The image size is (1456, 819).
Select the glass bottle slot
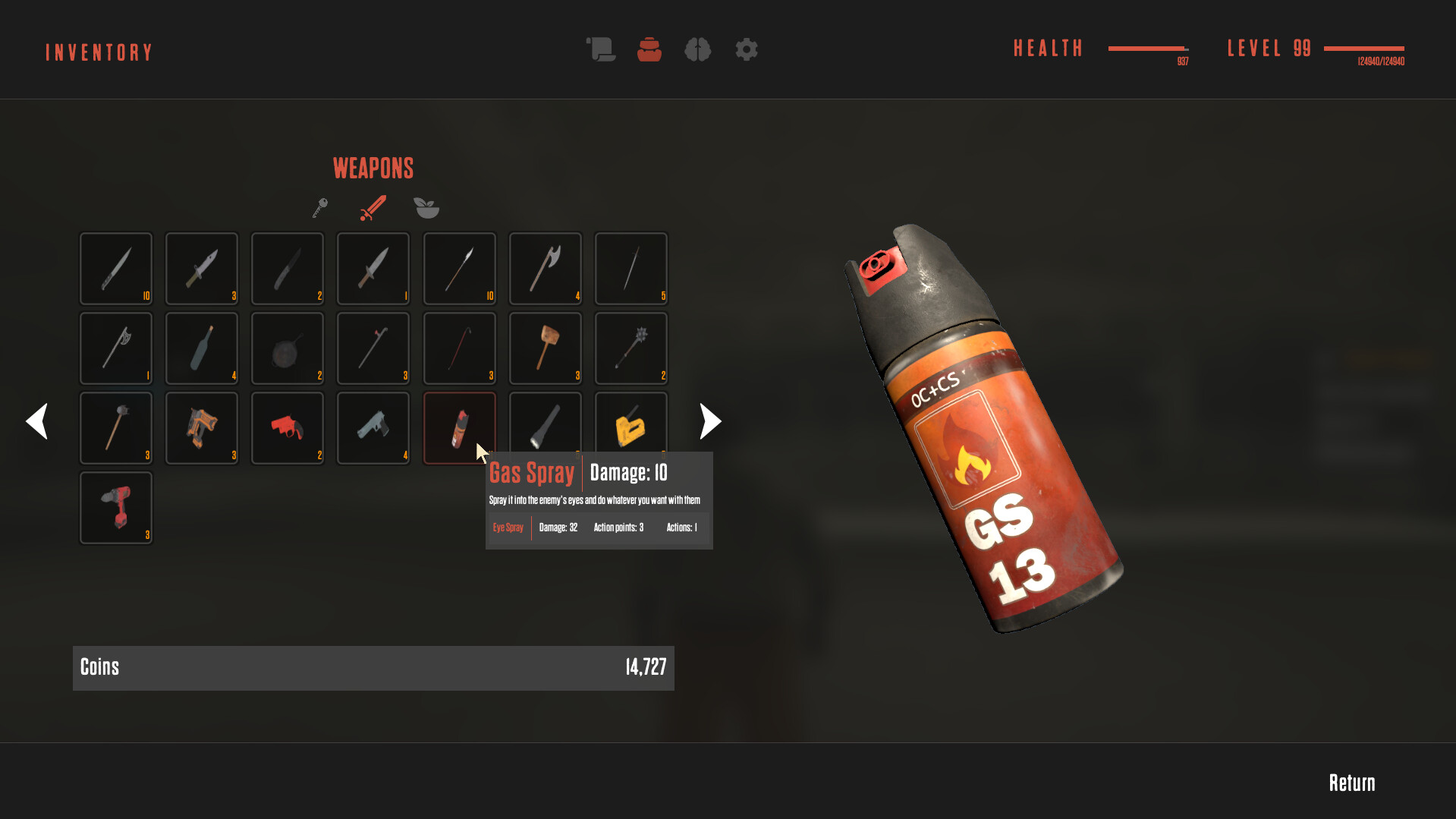click(202, 348)
